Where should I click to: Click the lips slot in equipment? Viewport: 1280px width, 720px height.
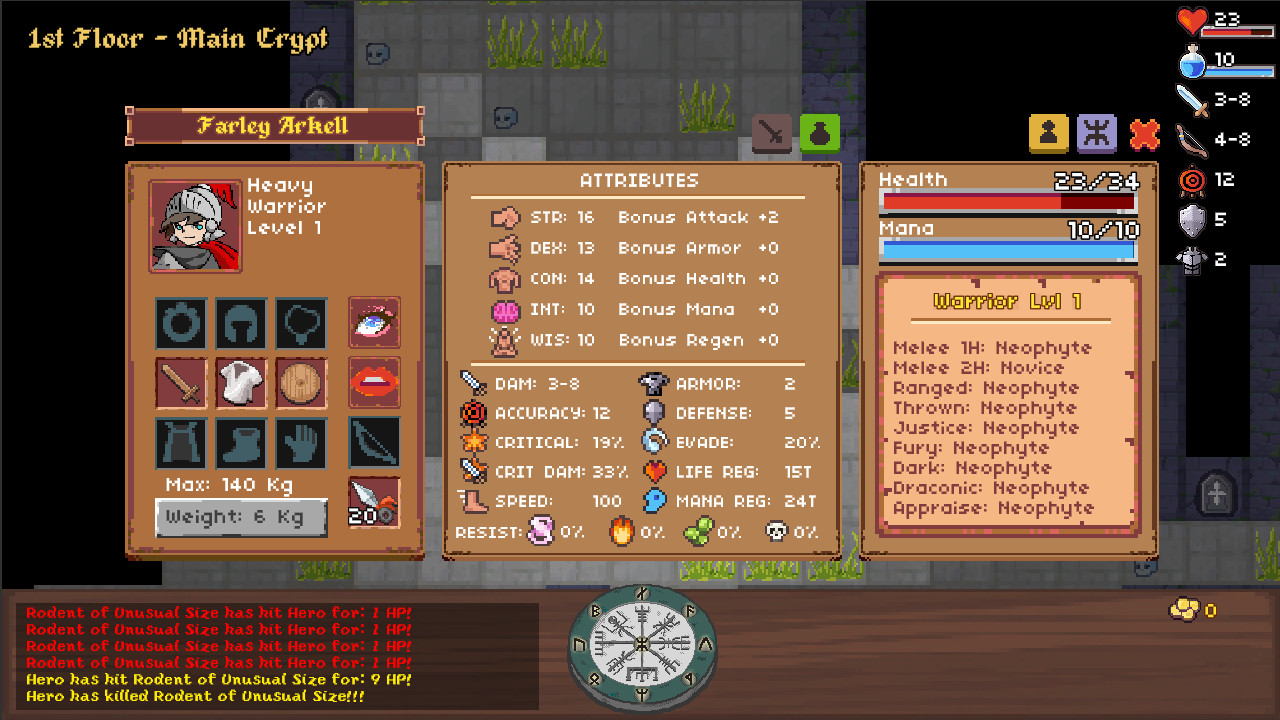pos(374,383)
